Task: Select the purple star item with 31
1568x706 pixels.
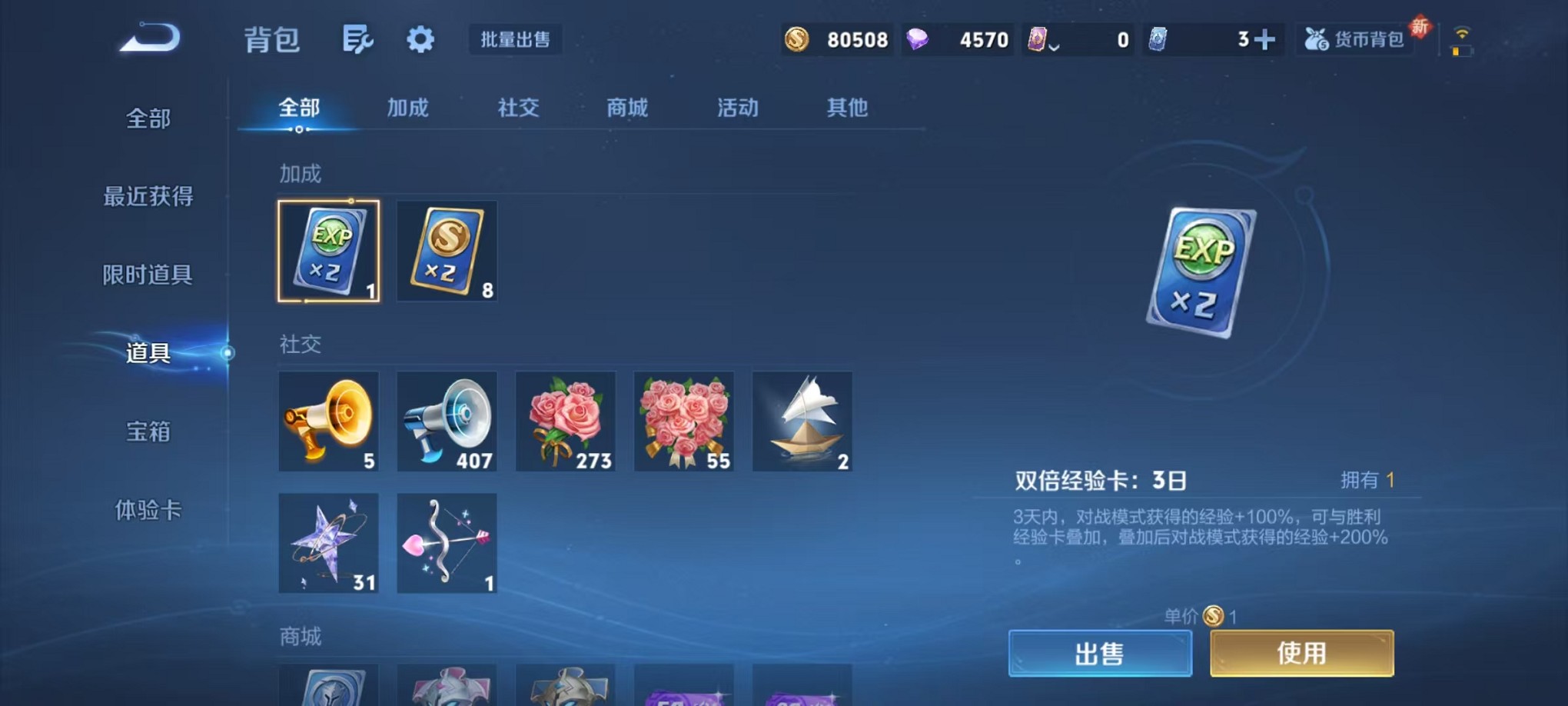Action: pos(329,544)
